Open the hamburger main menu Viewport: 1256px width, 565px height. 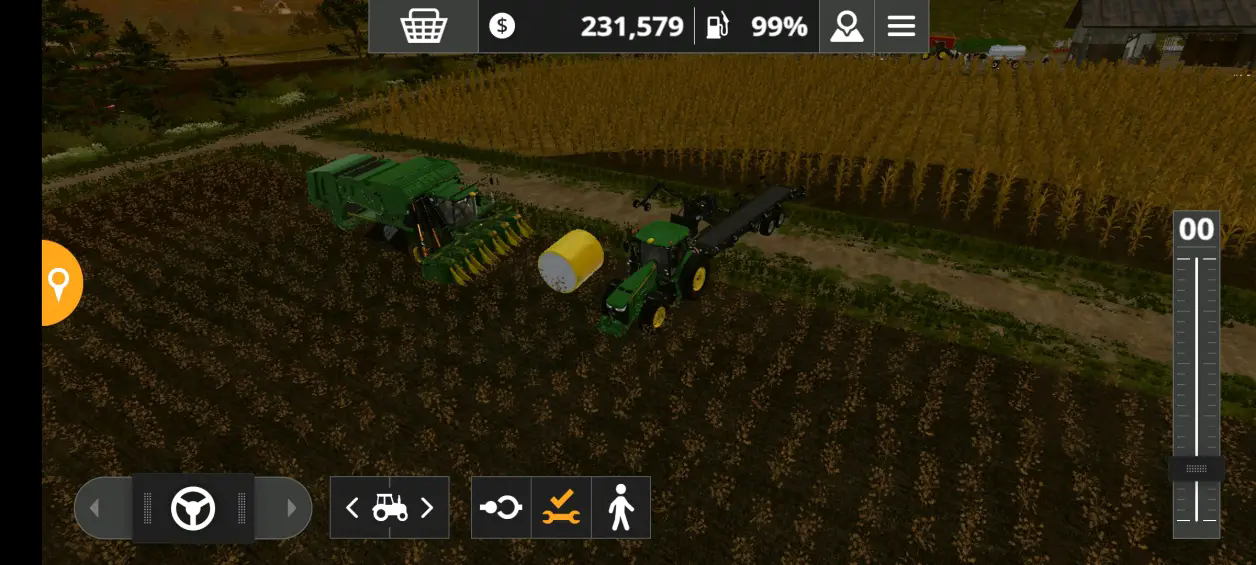click(901, 26)
